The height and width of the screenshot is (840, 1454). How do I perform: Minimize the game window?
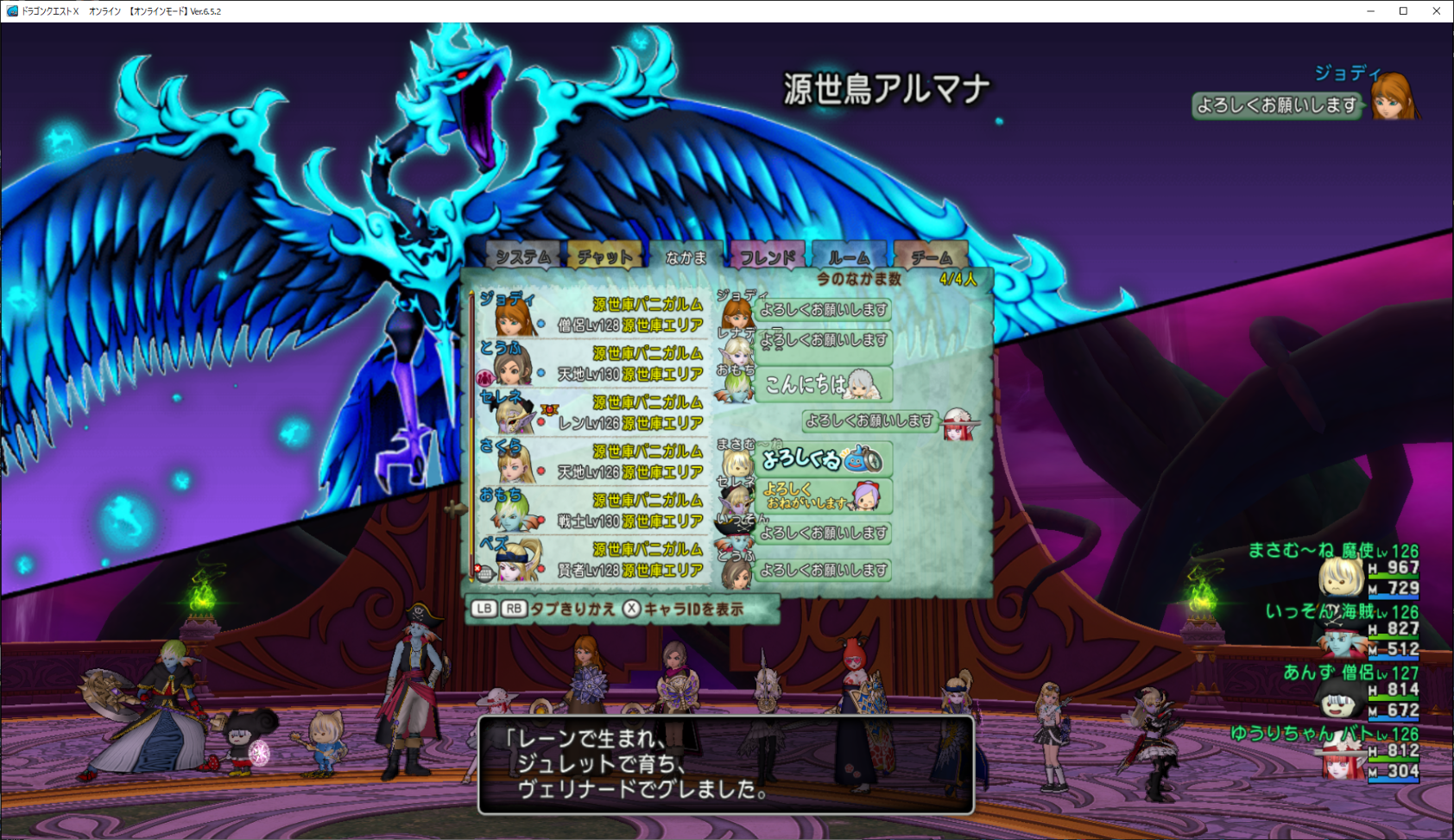[x=1370, y=11]
